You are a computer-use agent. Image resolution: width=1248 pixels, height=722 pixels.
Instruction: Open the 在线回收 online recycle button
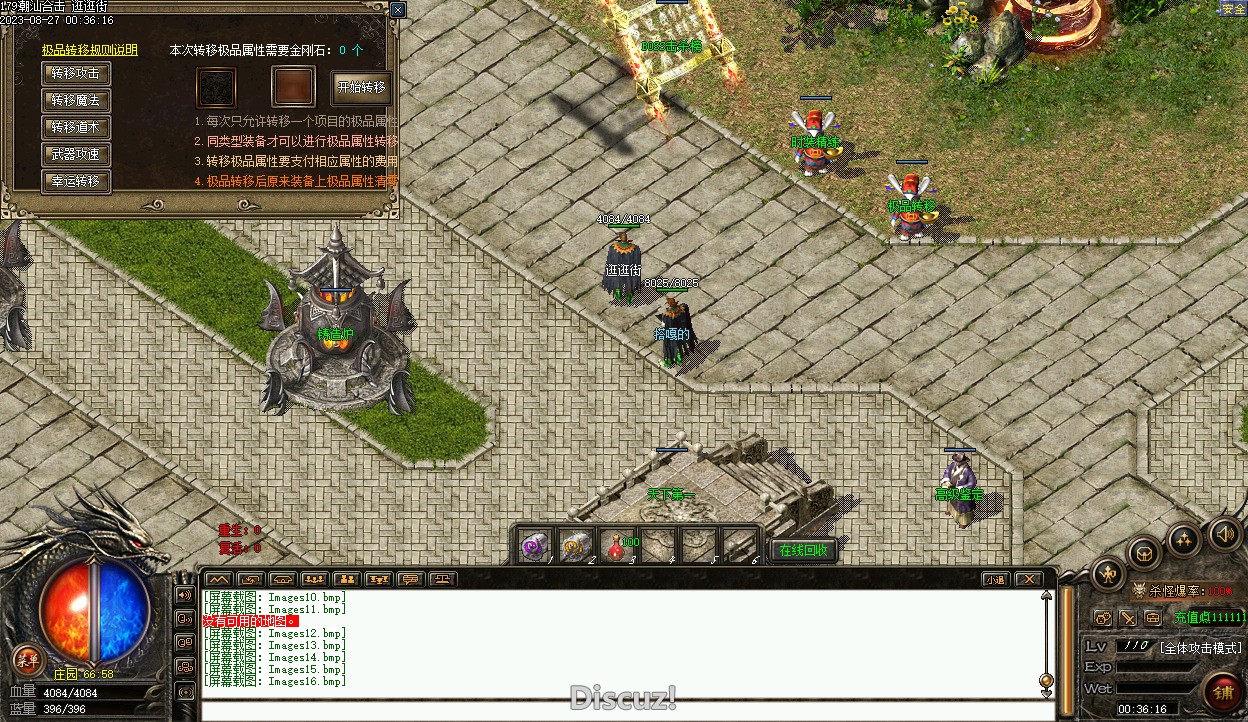(x=803, y=550)
